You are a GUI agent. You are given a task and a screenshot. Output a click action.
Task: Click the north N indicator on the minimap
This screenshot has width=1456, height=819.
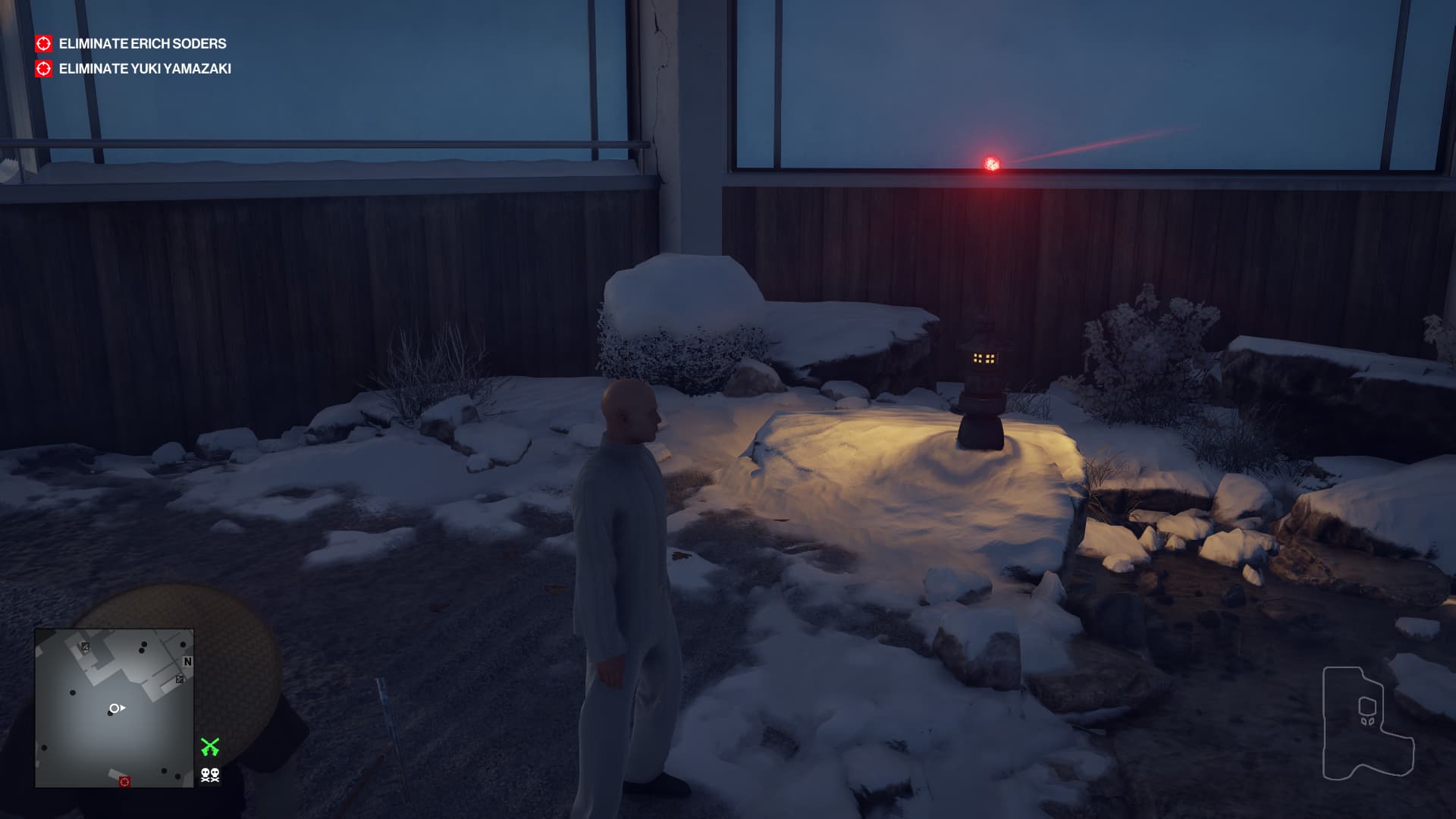[x=187, y=662]
